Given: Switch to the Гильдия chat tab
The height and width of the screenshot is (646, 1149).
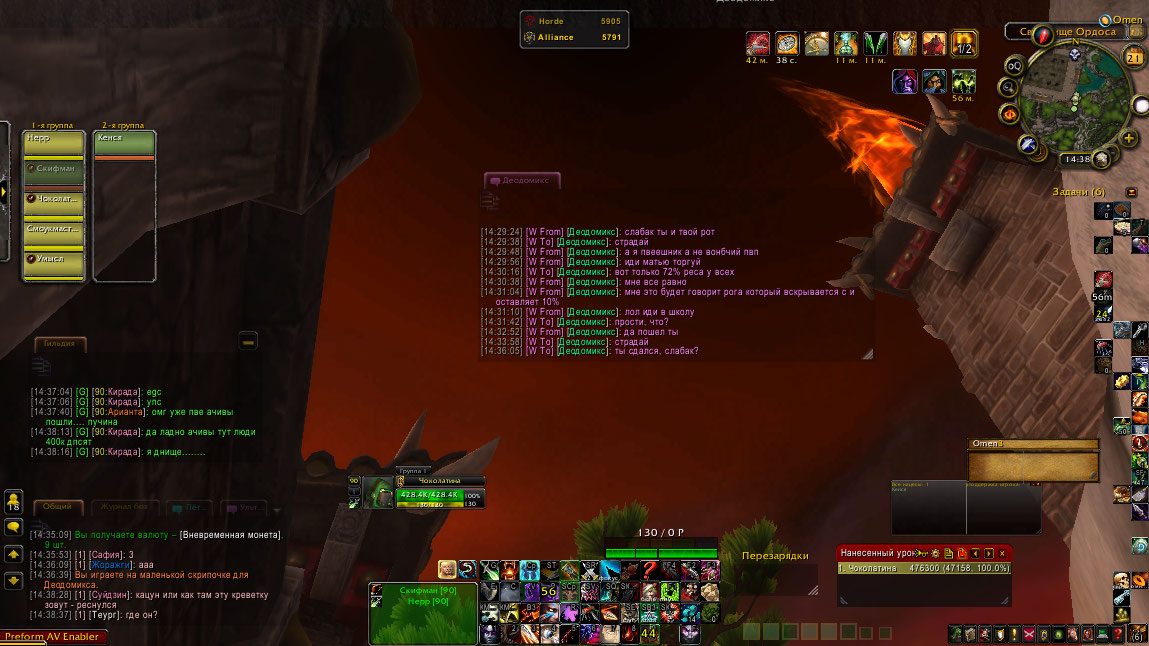Looking at the screenshot, I should 59,343.
